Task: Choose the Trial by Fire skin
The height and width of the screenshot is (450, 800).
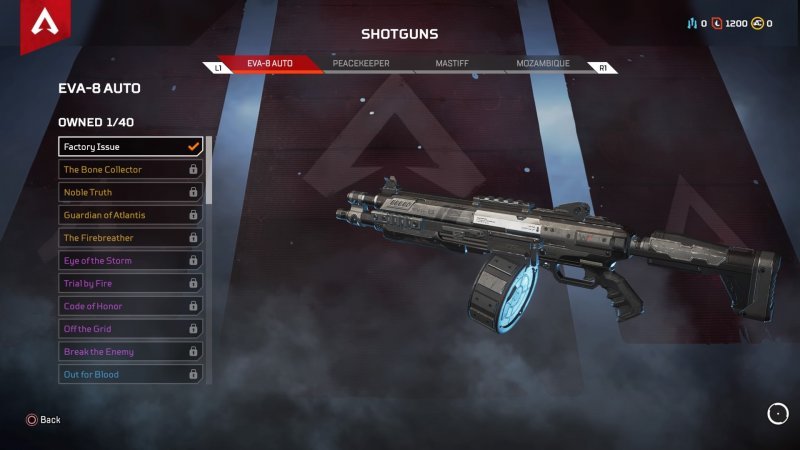Action: tap(131, 283)
